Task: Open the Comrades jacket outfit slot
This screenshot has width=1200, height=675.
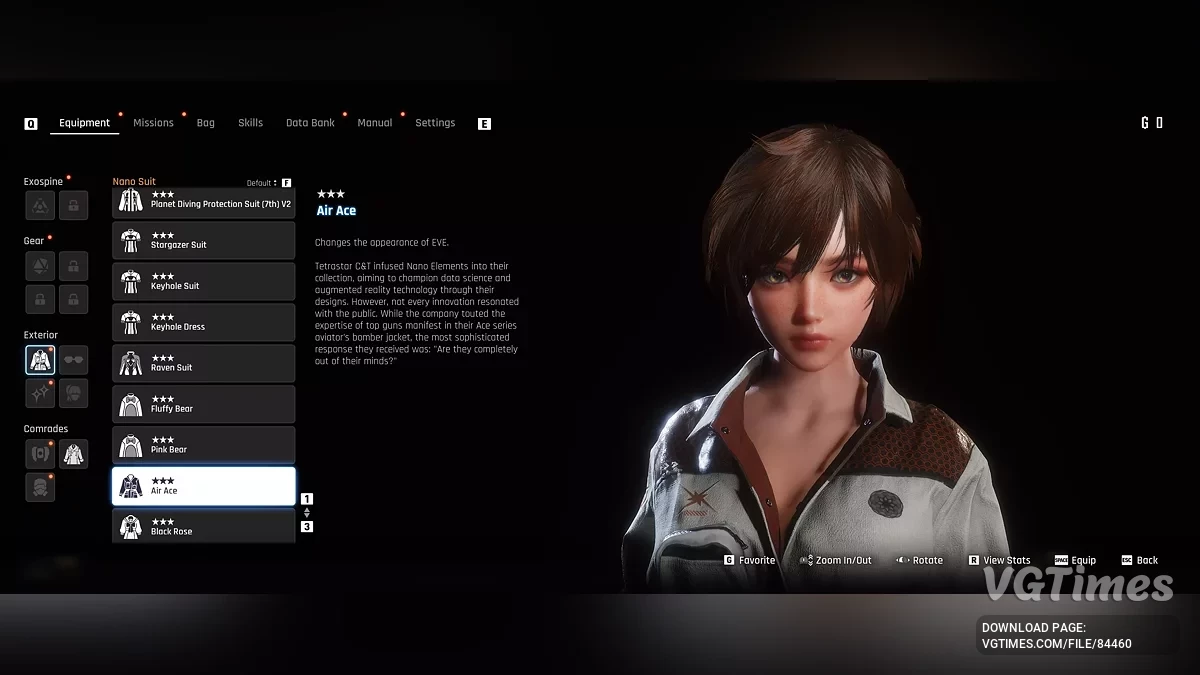Action: (x=73, y=454)
